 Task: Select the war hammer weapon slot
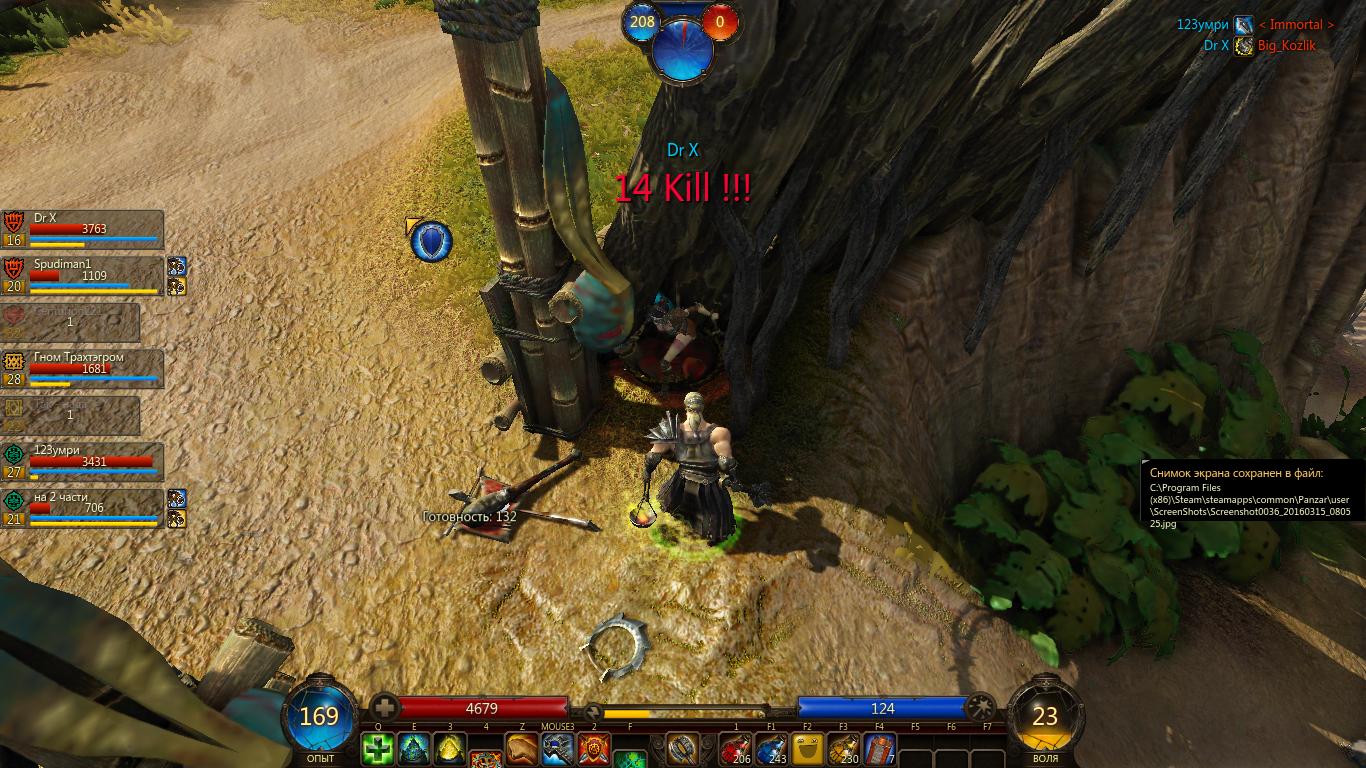(684, 749)
